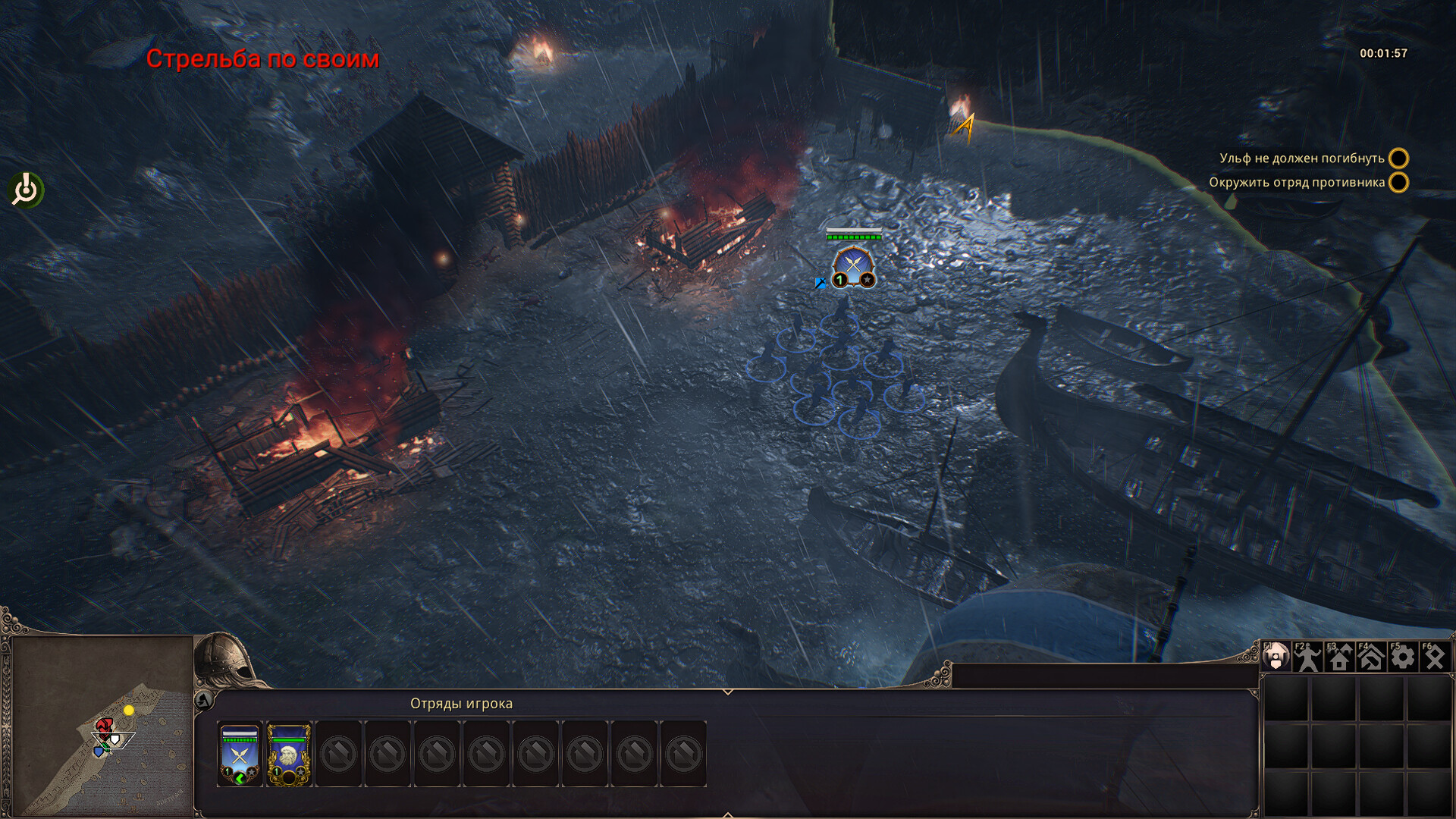
Task: Open the F5 gear settings button
Action: (x=1403, y=657)
